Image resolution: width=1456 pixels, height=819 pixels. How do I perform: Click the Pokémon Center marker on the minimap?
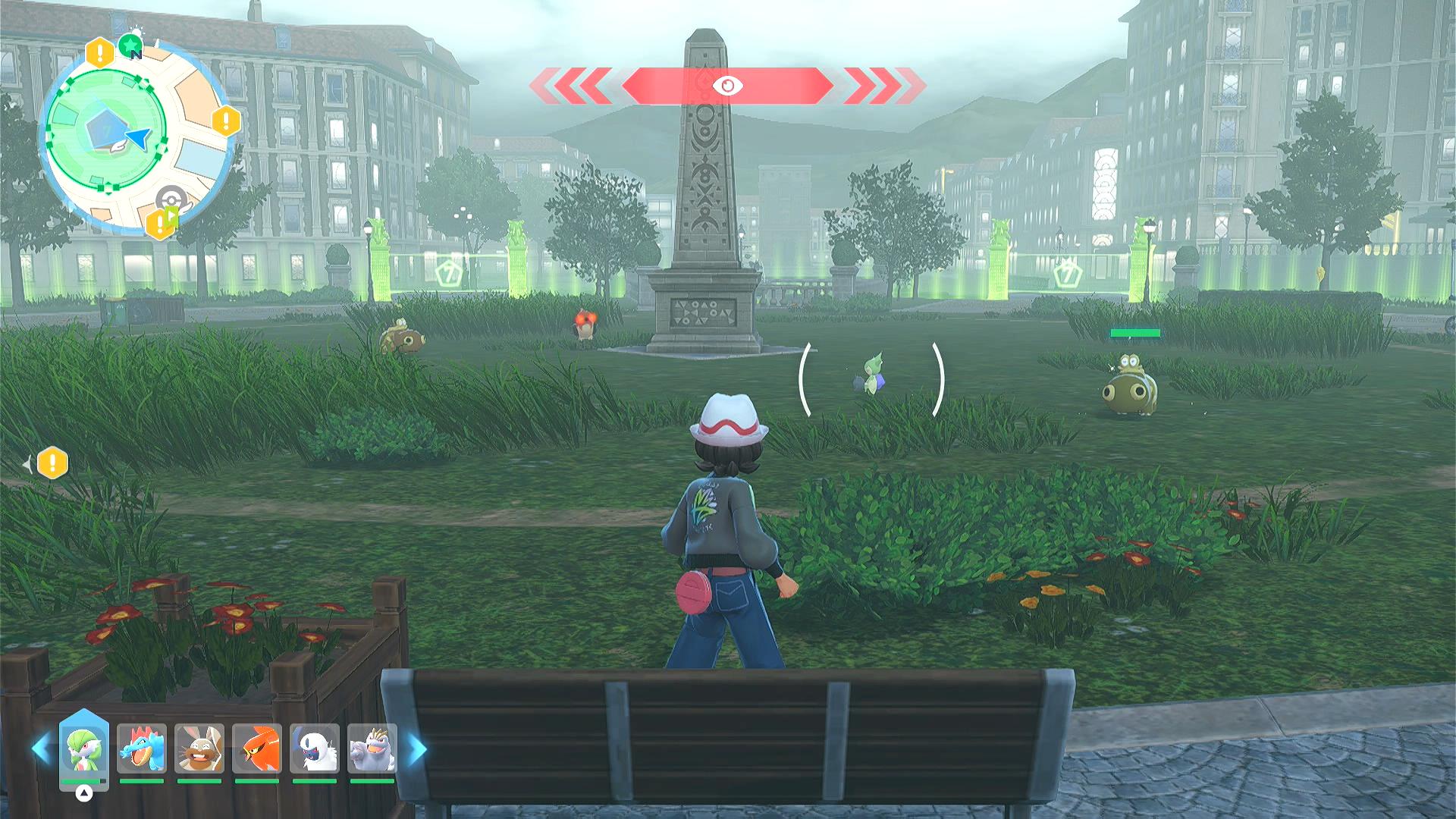[171, 198]
